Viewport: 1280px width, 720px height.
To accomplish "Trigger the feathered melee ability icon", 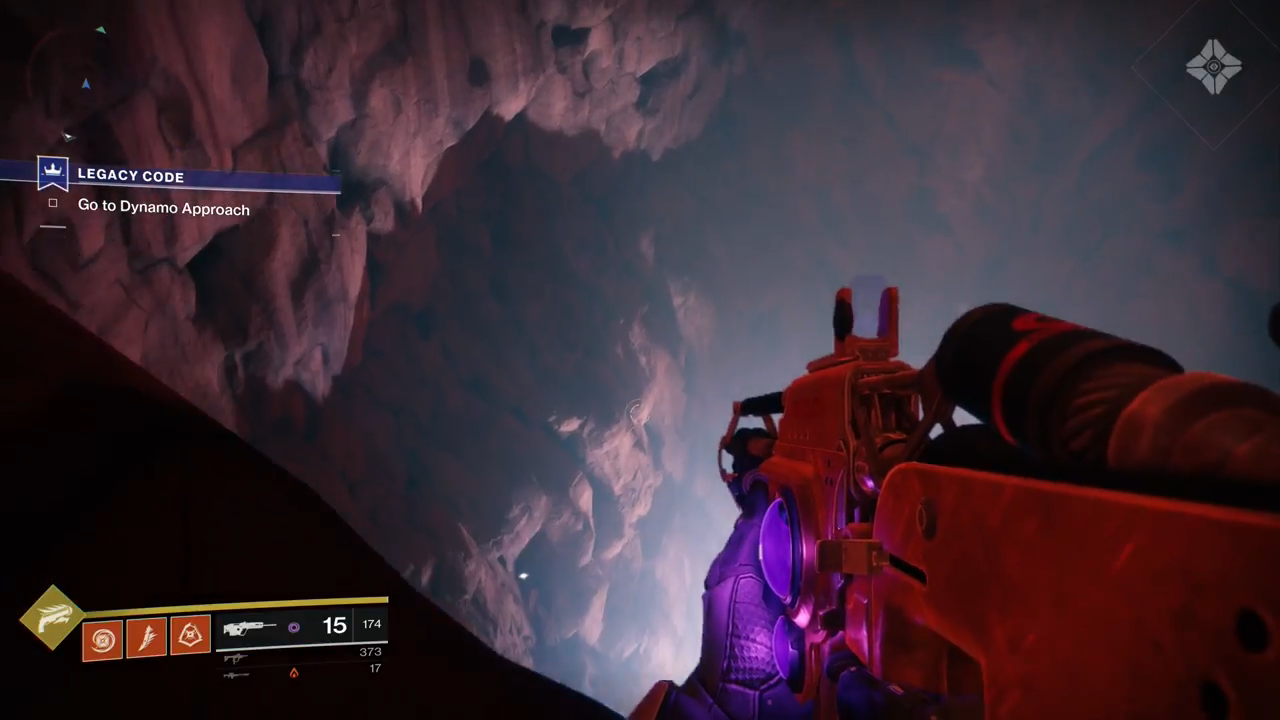I will click(x=146, y=638).
